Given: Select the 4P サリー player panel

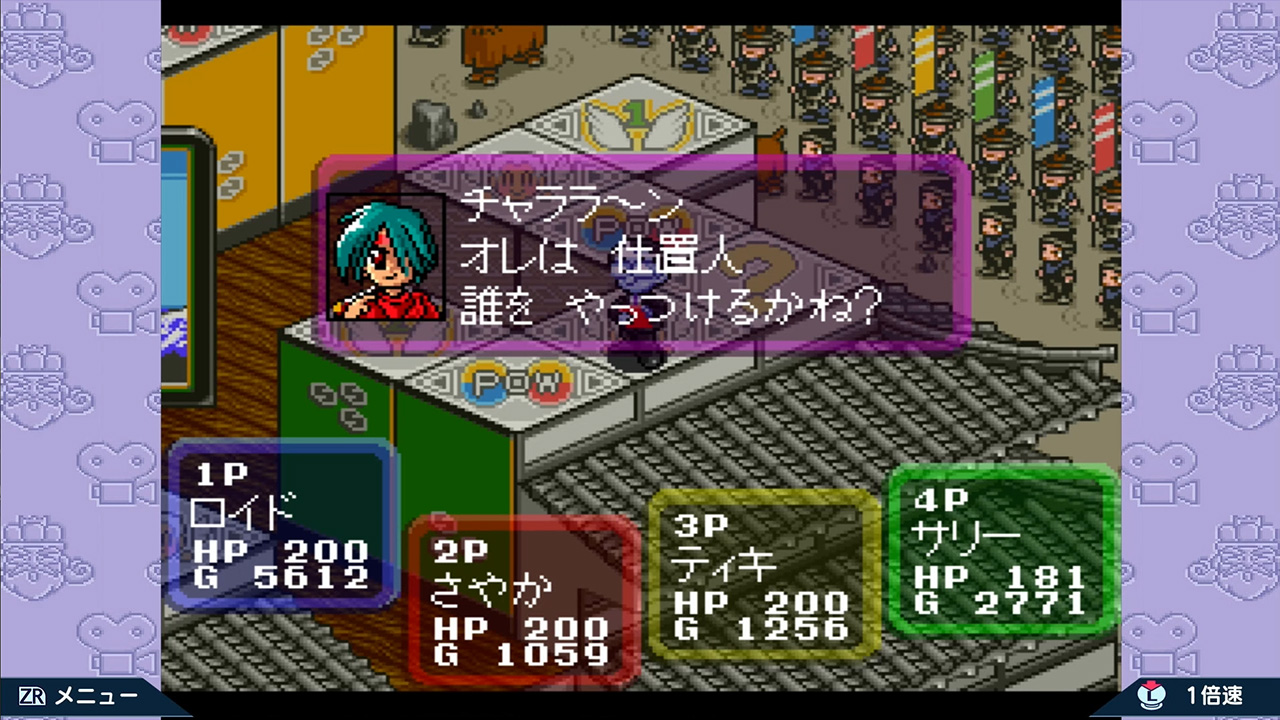Looking at the screenshot, I should point(1001,549).
